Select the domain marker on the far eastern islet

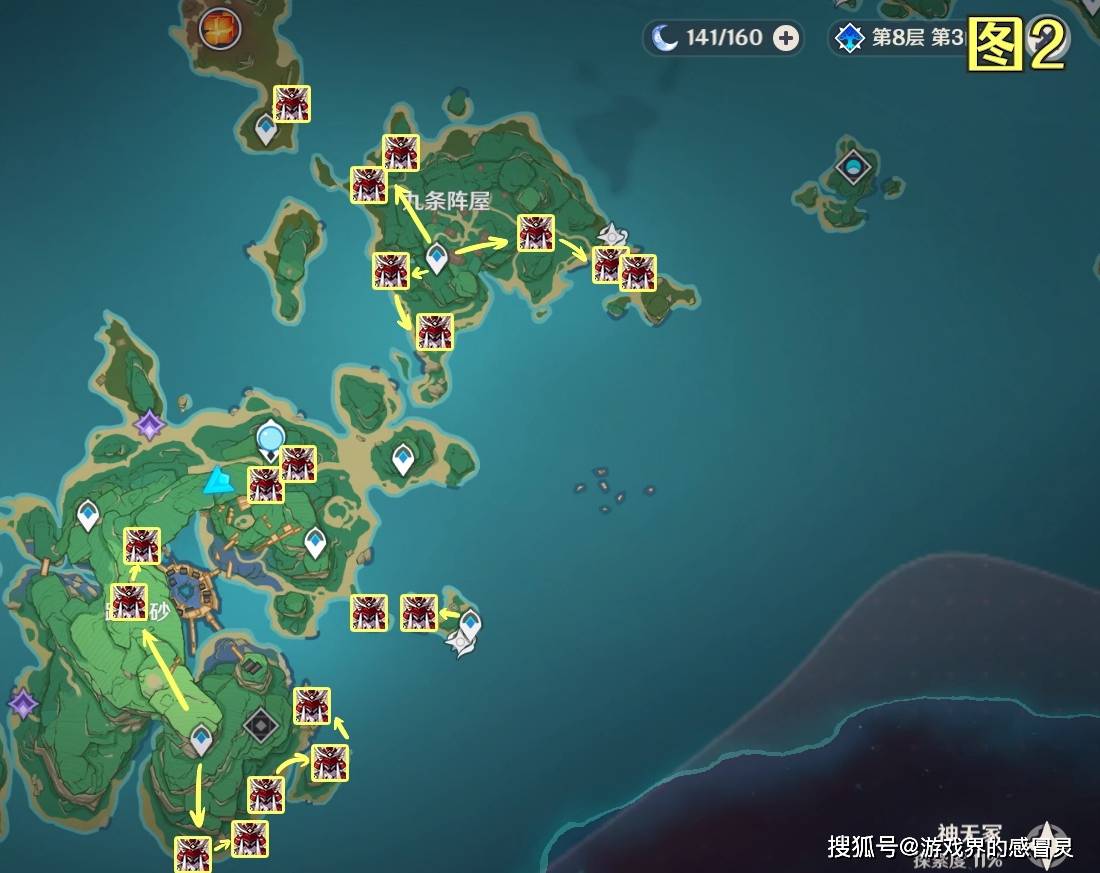(855, 165)
